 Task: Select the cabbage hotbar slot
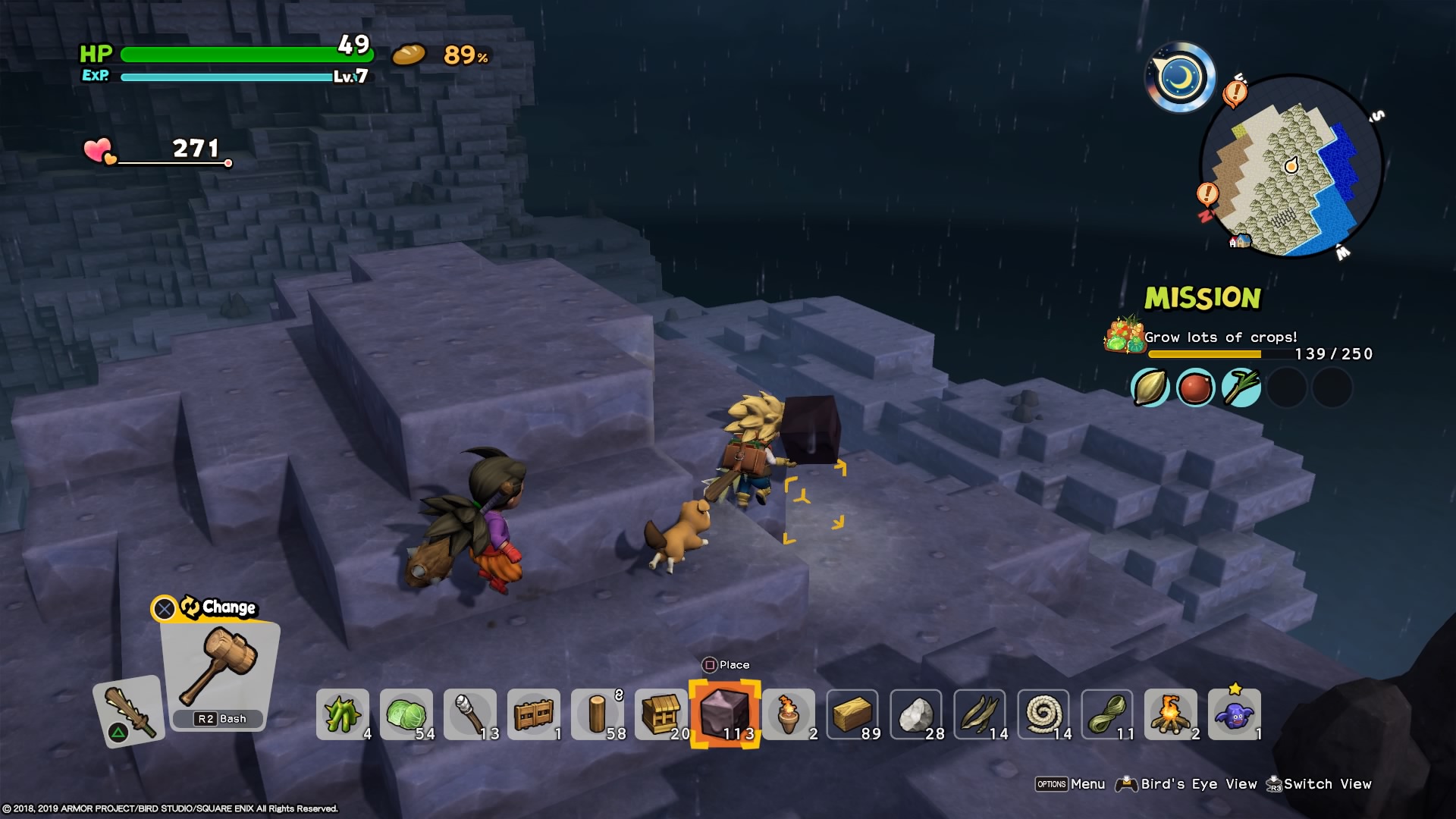click(406, 714)
